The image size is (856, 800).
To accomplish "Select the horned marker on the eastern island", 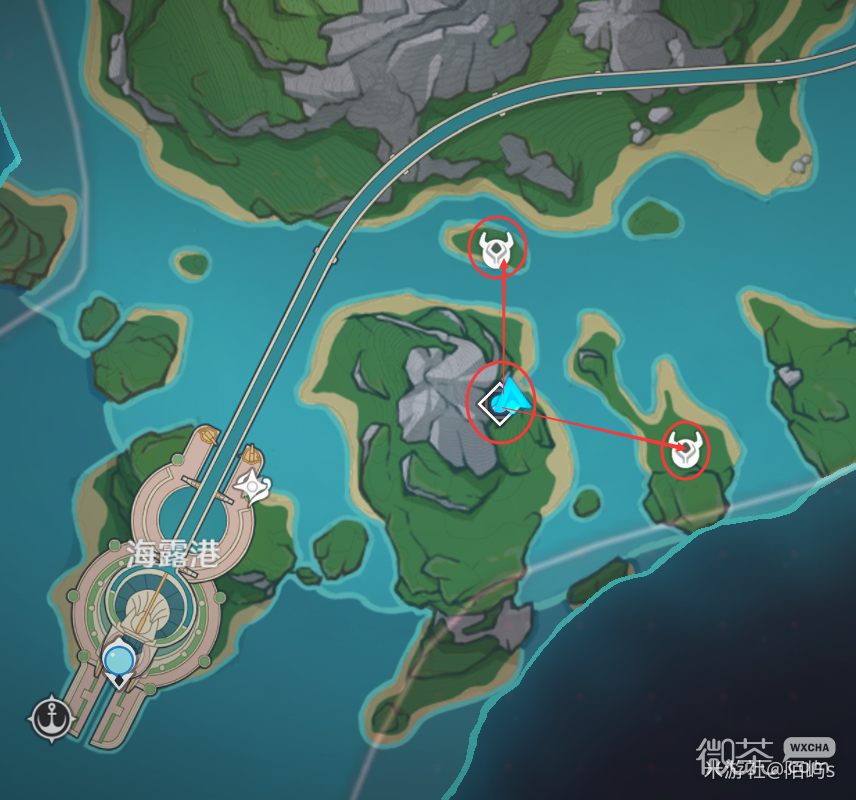I will click(x=685, y=451).
